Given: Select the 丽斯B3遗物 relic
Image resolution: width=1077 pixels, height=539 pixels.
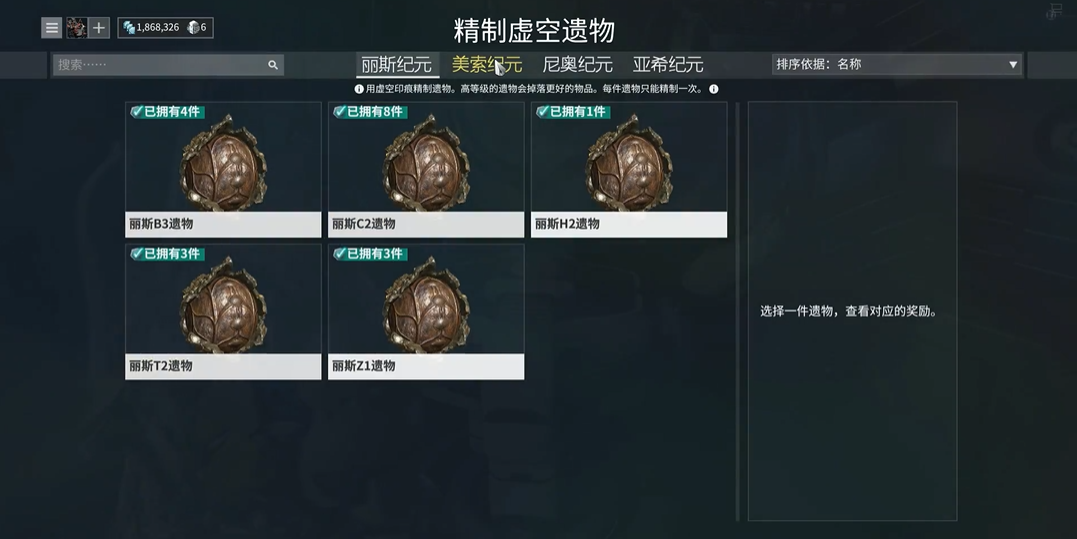Looking at the screenshot, I should pyautogui.click(x=223, y=170).
